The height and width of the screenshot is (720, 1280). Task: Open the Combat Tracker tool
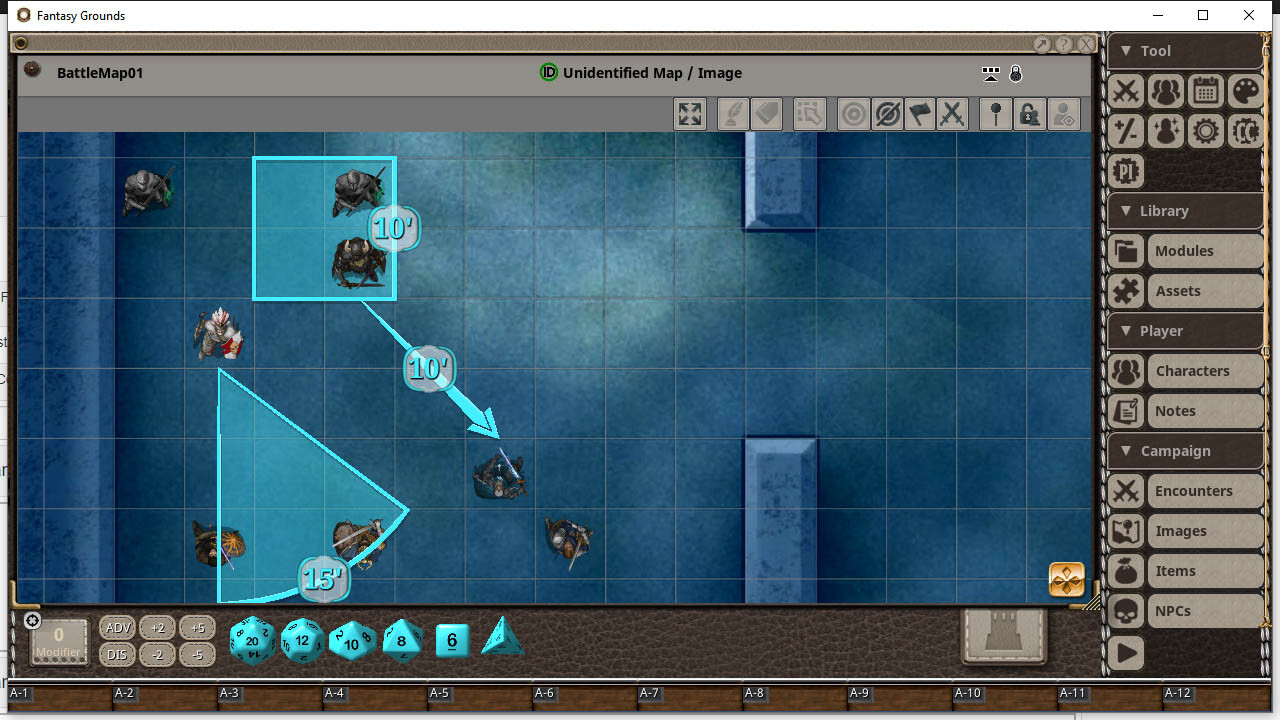tap(1125, 91)
